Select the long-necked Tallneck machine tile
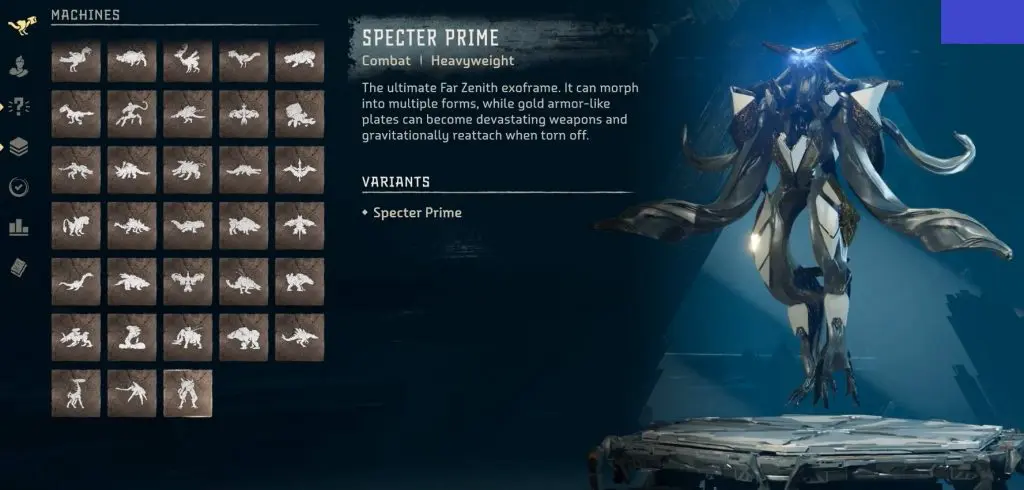The image size is (1024, 490). coord(76,393)
